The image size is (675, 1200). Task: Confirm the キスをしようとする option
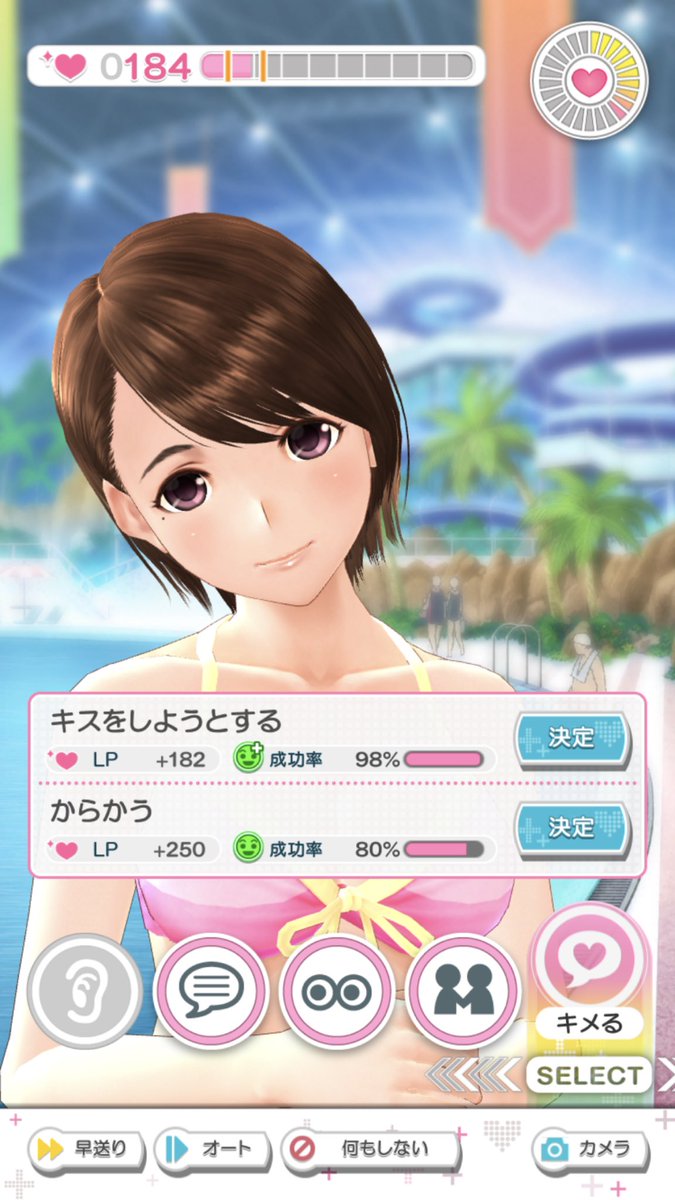[572, 738]
